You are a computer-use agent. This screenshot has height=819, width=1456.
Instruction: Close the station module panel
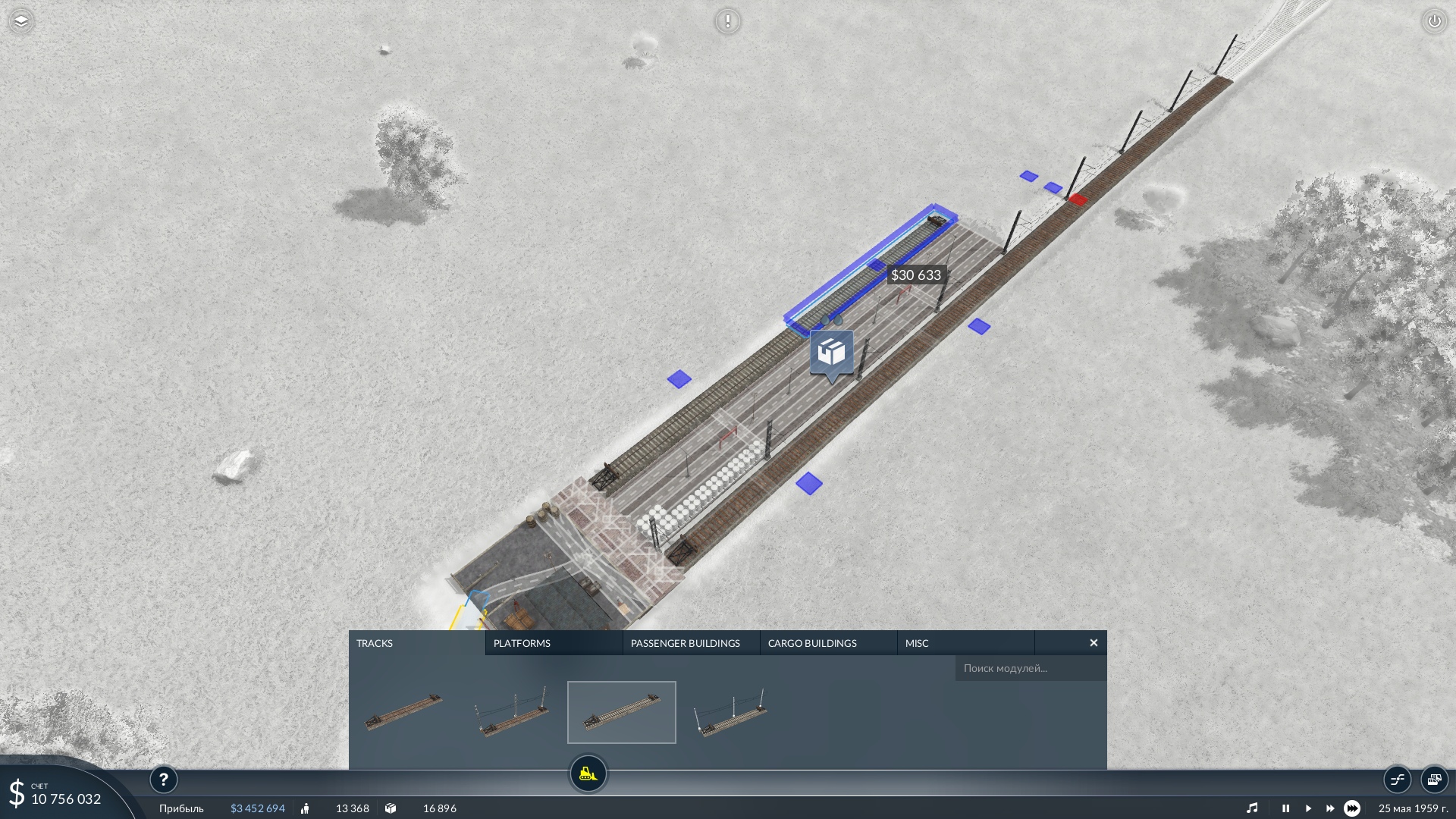(x=1094, y=643)
